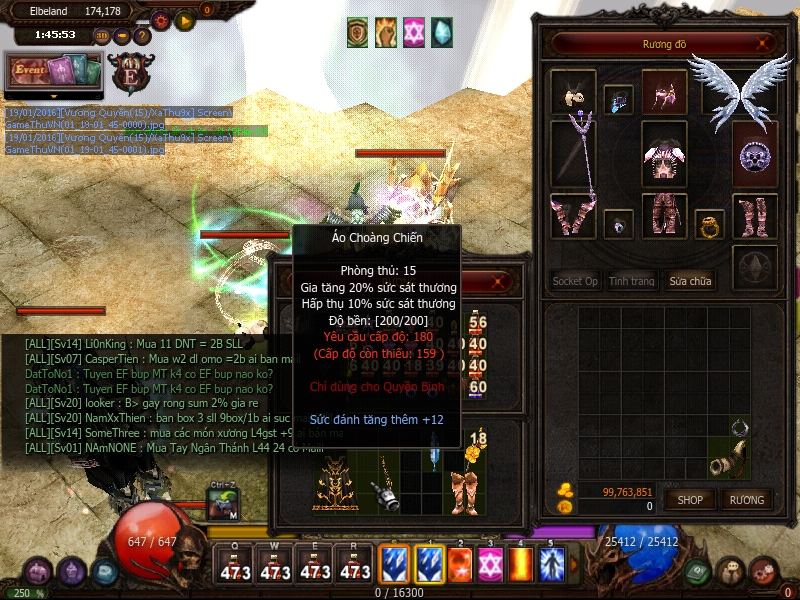
Task: Open the Event cards banner
Action: (53, 72)
